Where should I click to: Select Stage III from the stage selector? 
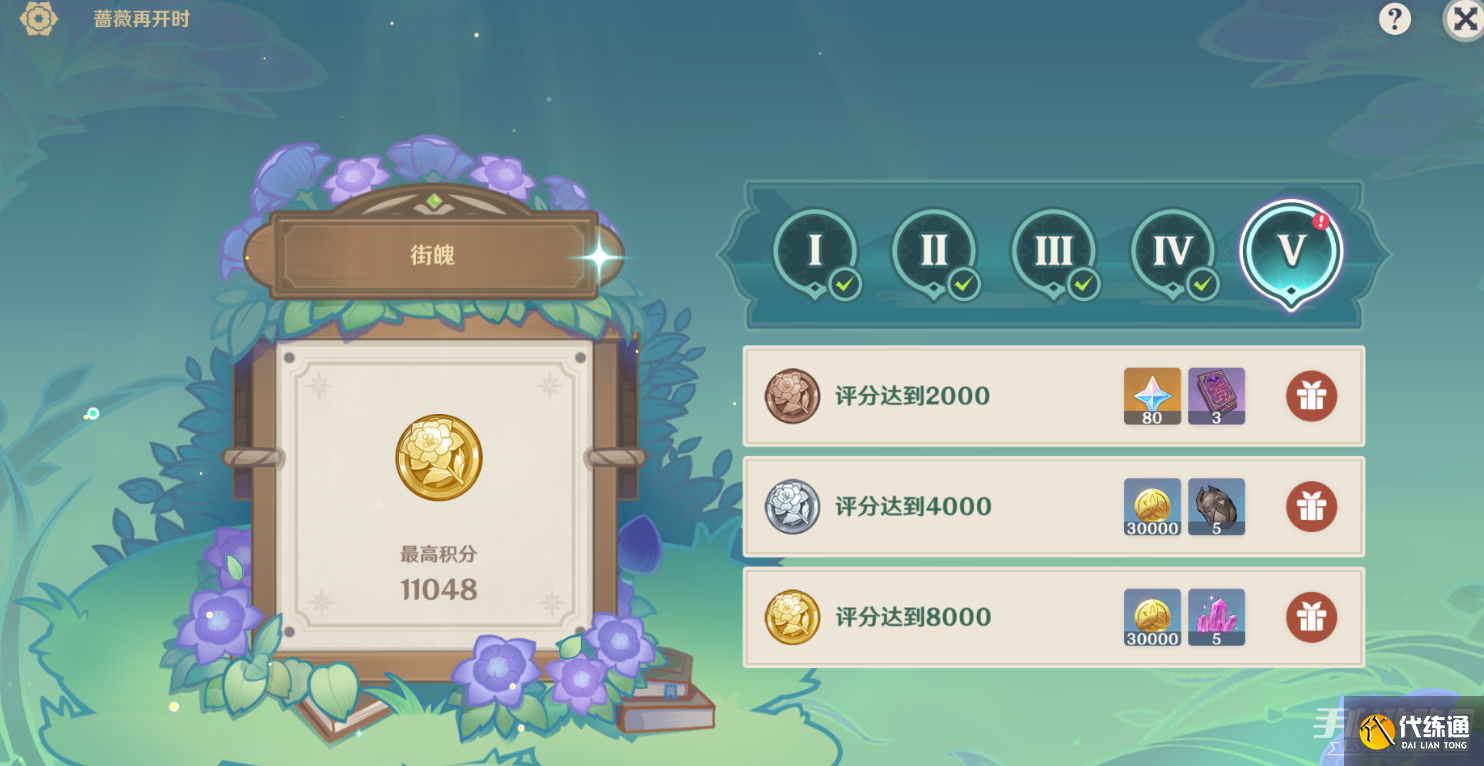(x=1053, y=252)
